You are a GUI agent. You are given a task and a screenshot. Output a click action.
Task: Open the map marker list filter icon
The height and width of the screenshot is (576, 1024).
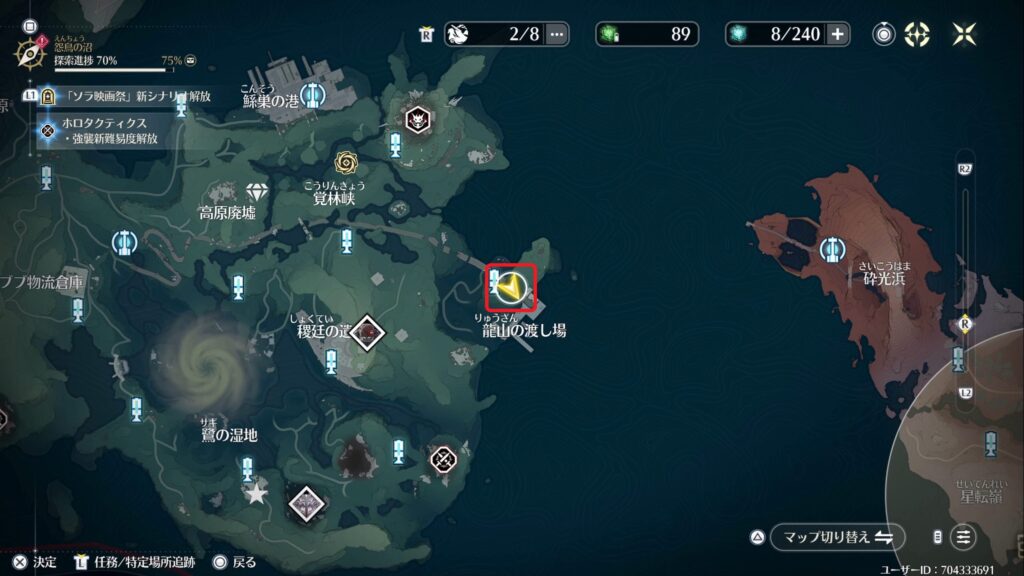pos(963,537)
